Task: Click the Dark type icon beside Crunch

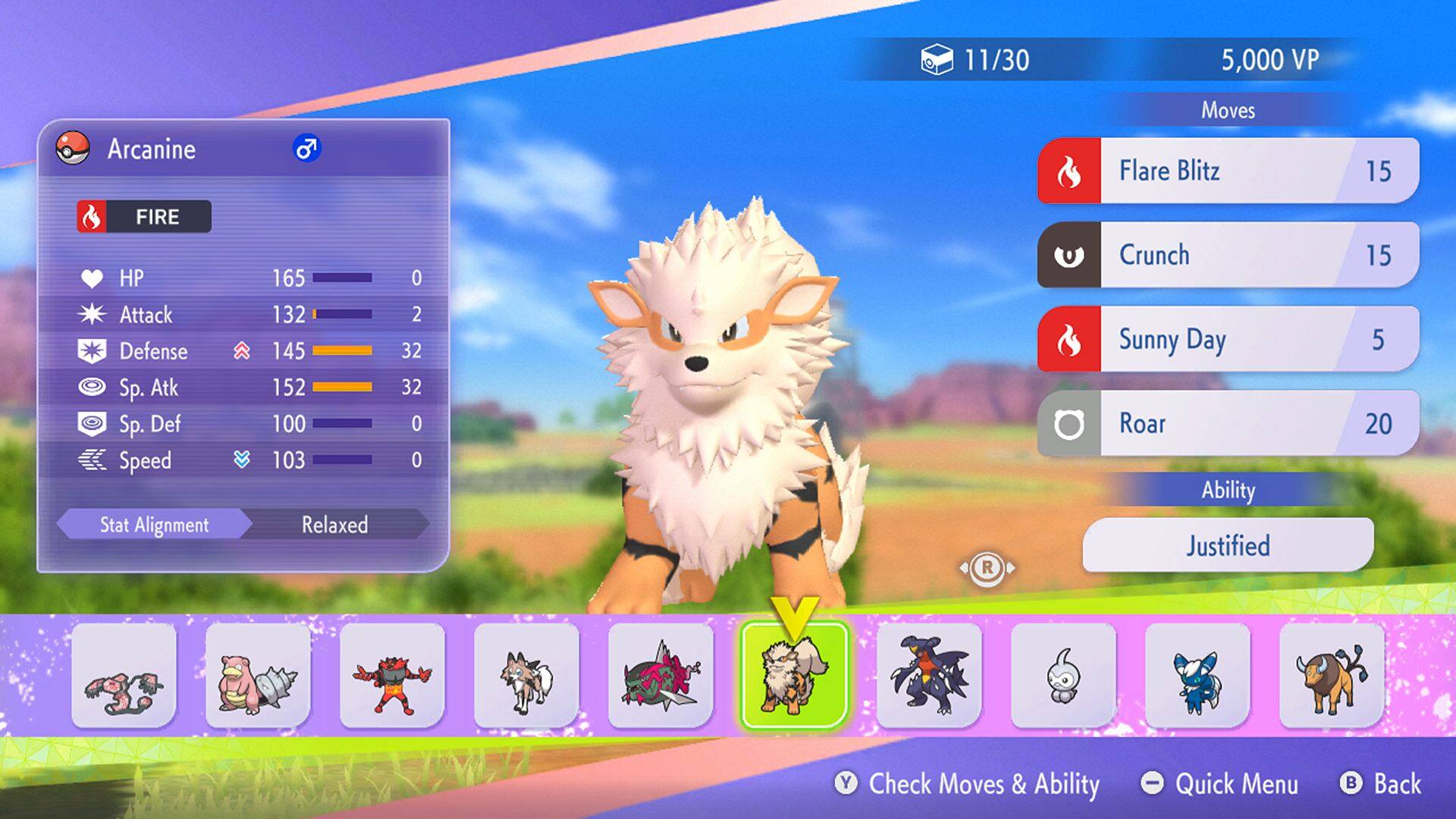Action: pos(1072,255)
